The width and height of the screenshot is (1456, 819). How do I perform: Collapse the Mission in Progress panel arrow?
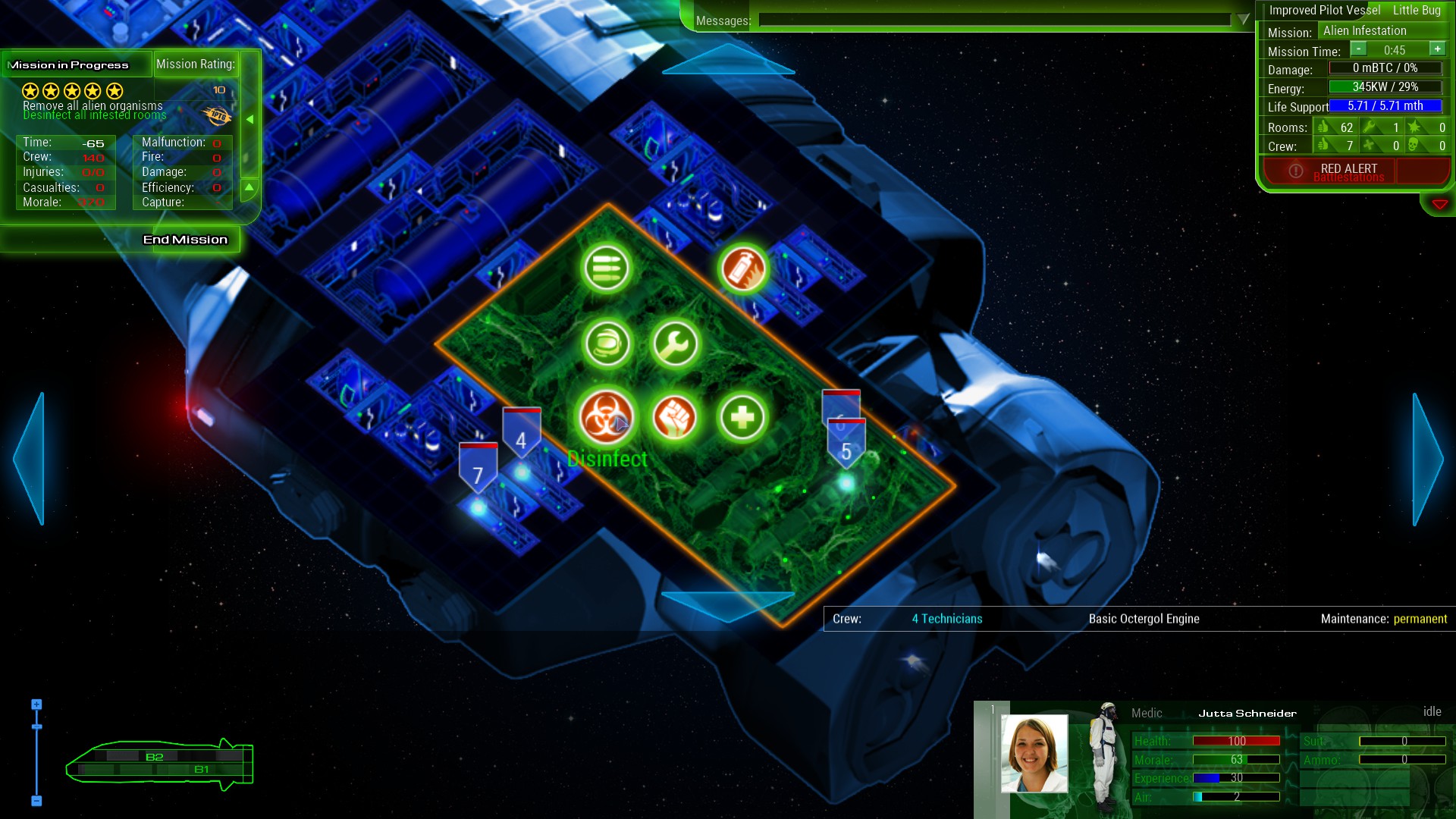click(250, 118)
